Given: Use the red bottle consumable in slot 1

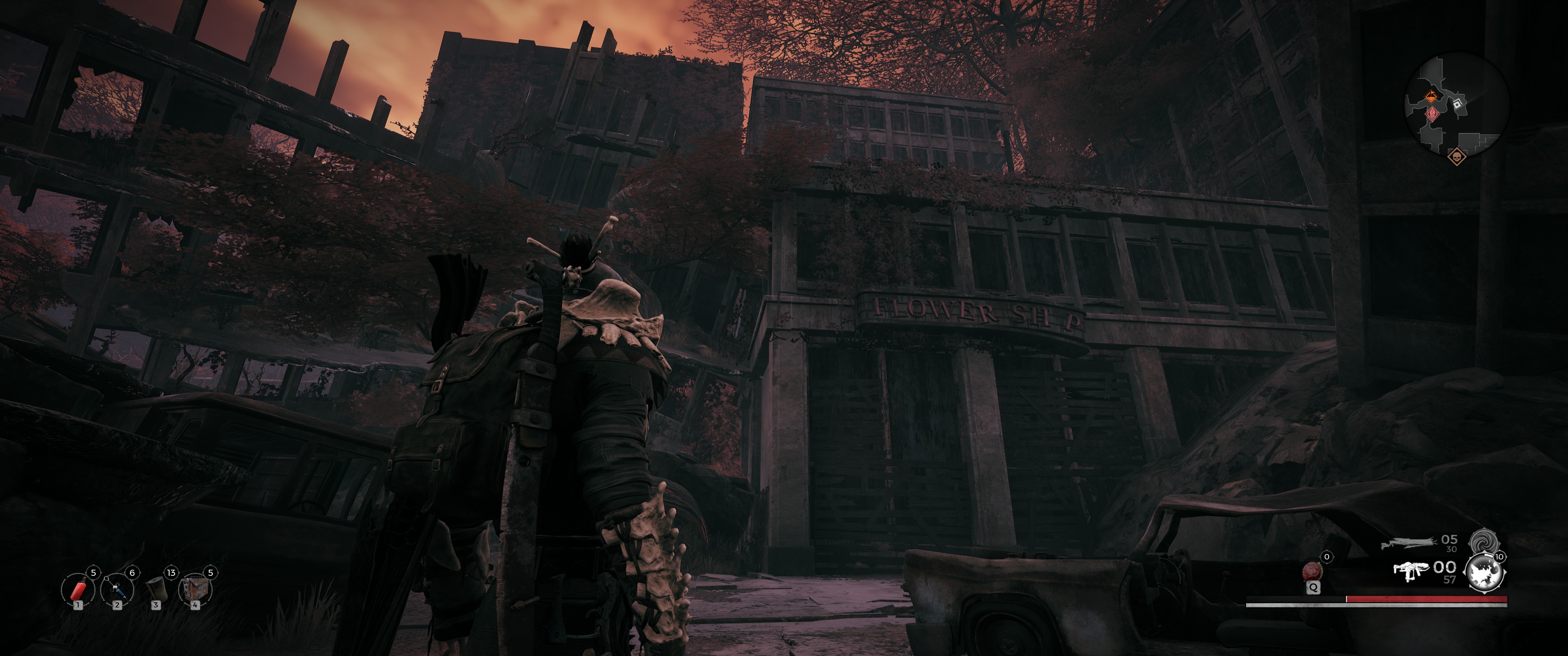Looking at the screenshot, I should [x=78, y=589].
